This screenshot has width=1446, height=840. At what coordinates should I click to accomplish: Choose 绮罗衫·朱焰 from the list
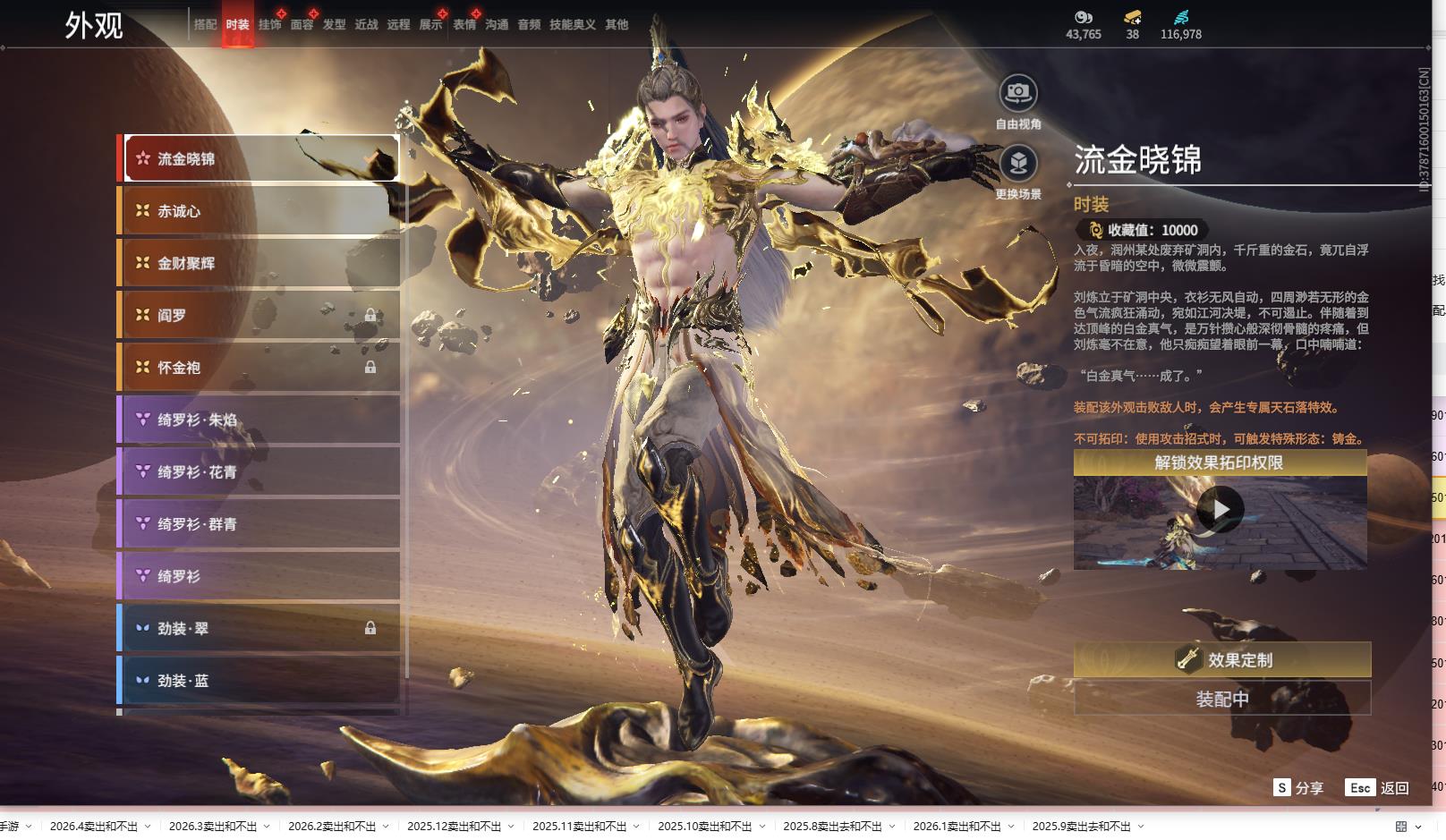coord(260,420)
